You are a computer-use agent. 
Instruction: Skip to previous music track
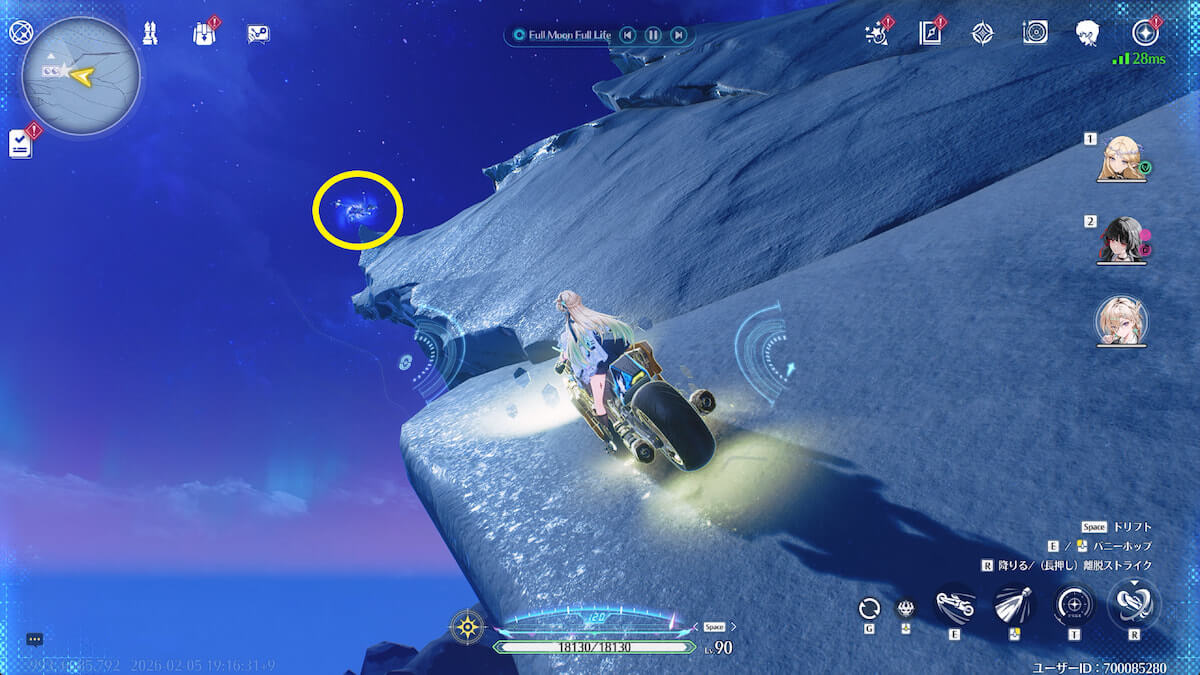click(x=627, y=35)
